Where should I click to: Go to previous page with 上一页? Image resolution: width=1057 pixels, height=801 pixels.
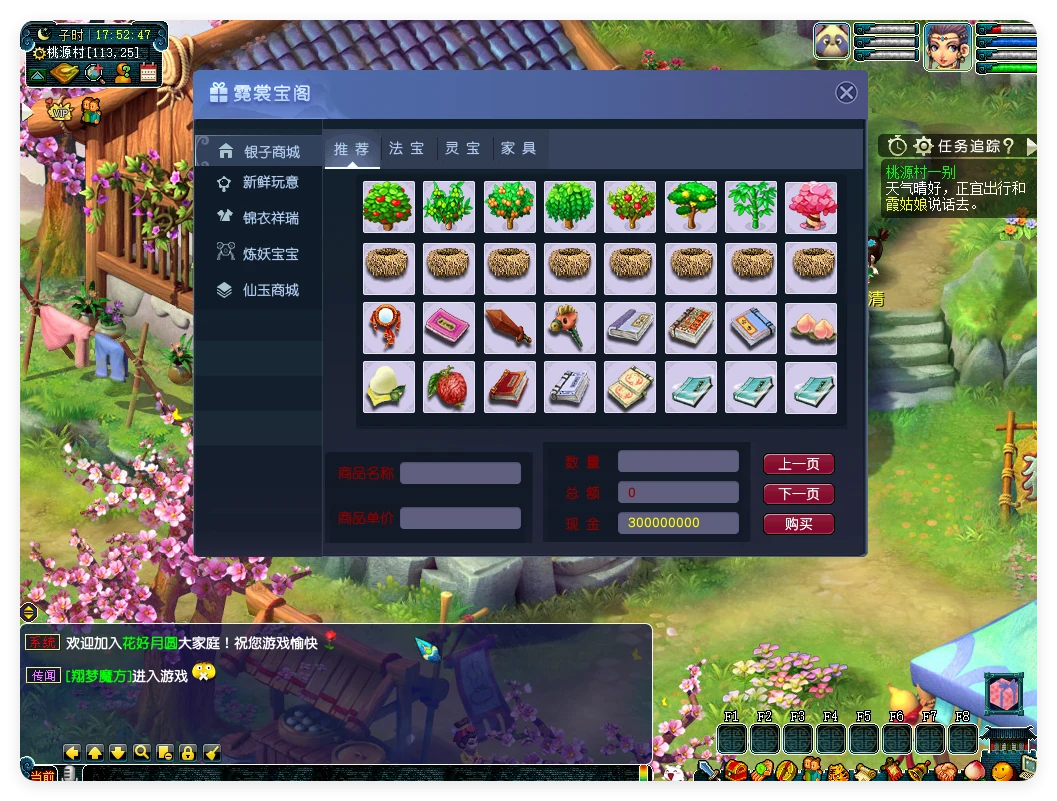[x=798, y=464]
